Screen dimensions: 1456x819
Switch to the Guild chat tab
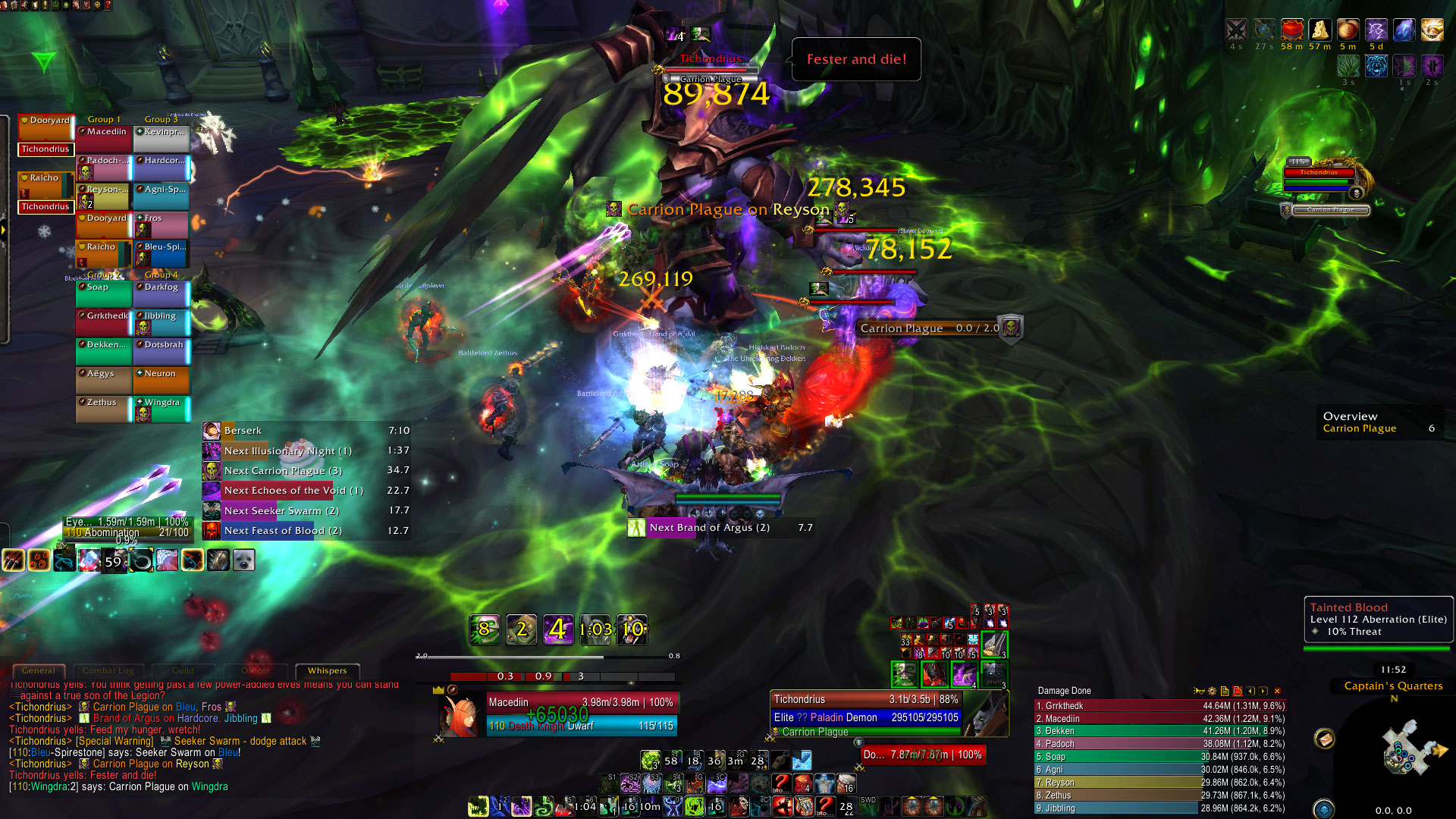(183, 670)
